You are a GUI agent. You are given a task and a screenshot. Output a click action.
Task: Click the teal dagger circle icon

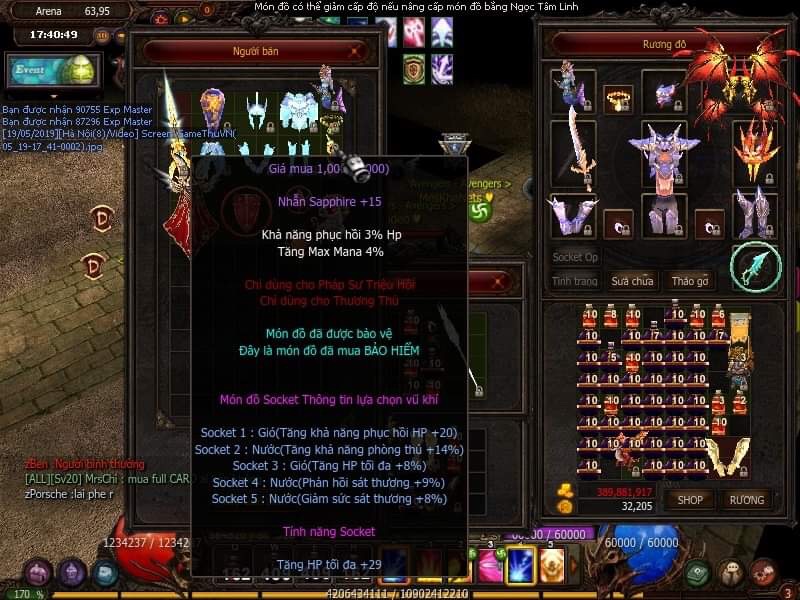click(x=755, y=265)
